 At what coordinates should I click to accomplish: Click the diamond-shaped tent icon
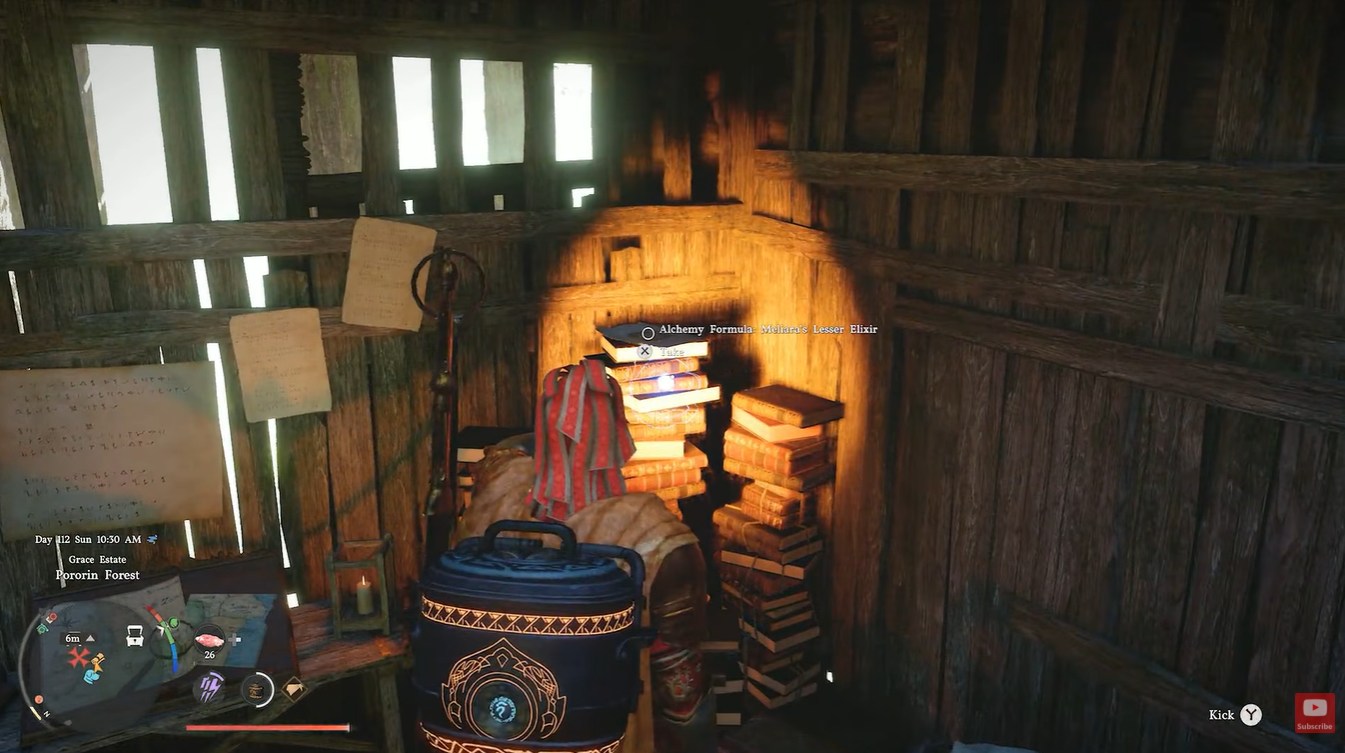(x=294, y=688)
